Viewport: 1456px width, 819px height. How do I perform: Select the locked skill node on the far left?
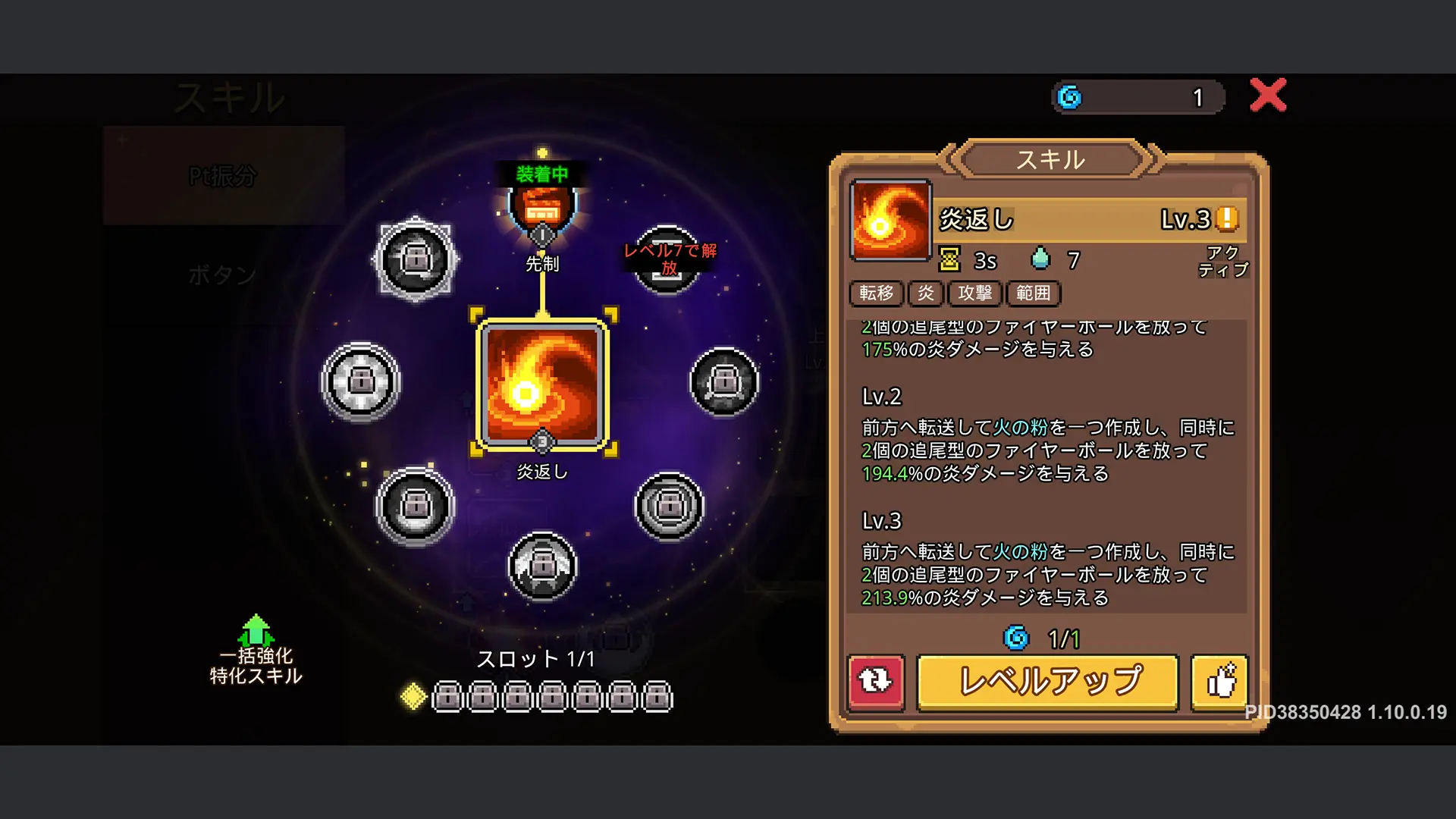coord(362,383)
